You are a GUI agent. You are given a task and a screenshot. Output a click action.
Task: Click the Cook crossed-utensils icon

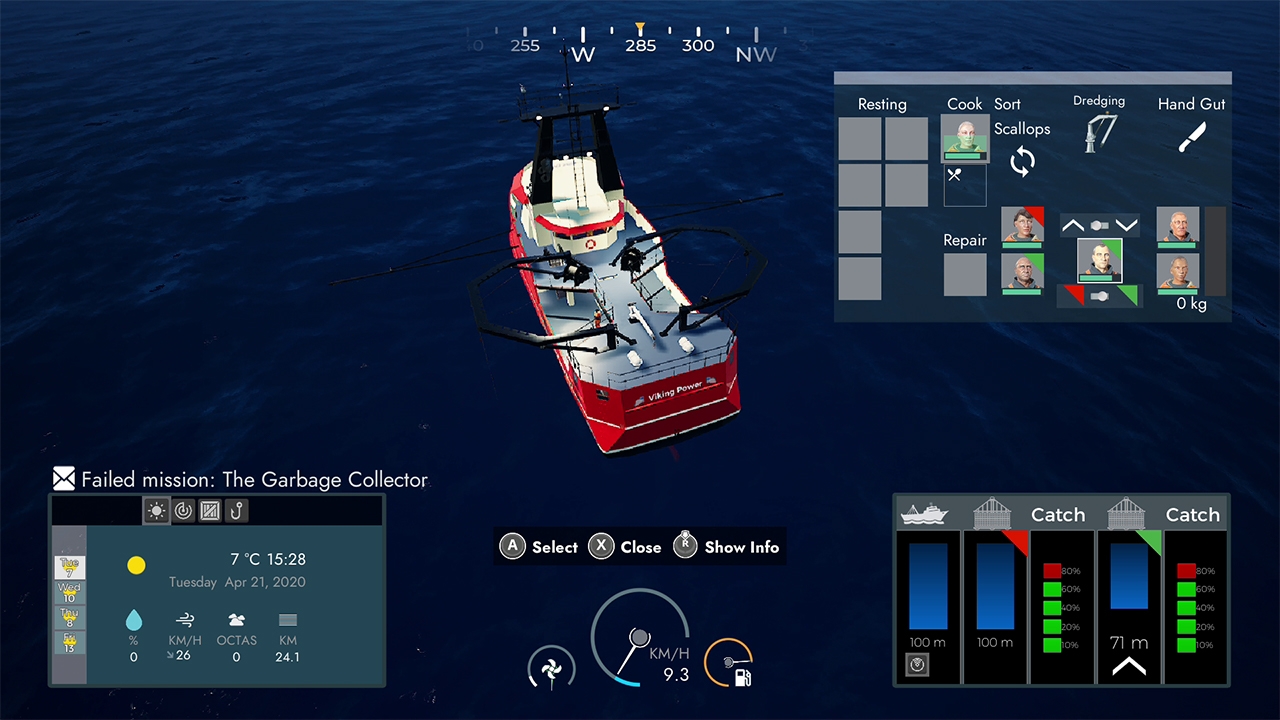(954, 174)
